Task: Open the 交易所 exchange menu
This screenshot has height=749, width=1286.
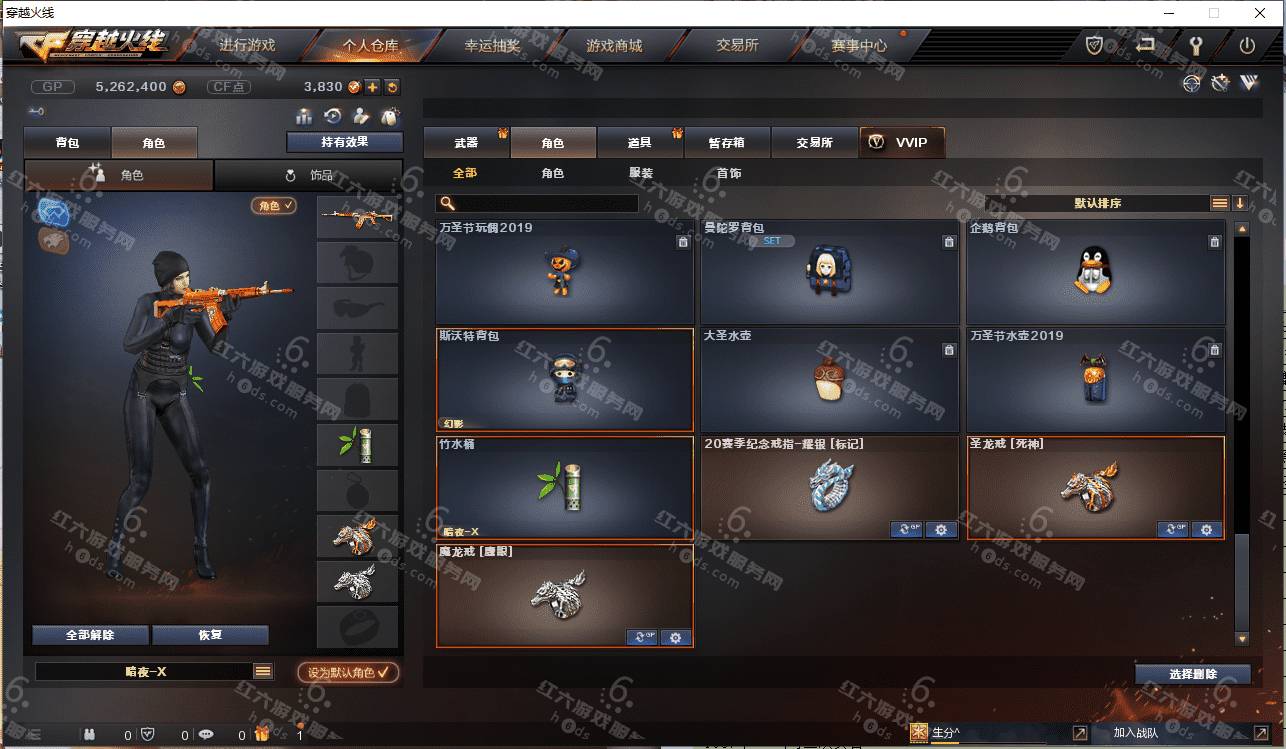Action: pyautogui.click(x=737, y=45)
